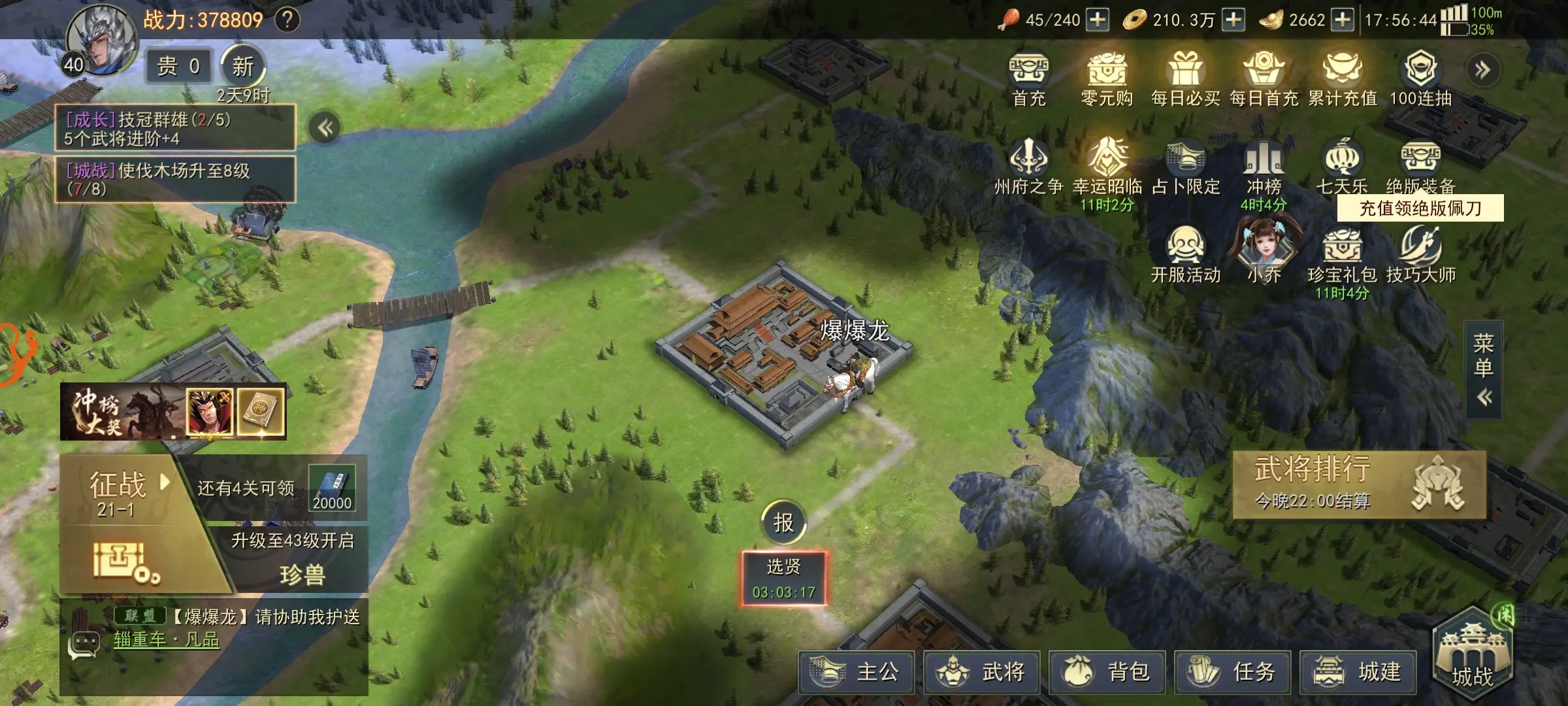
Task: Start the 征战 21-1 campaign stage
Action: point(119,492)
